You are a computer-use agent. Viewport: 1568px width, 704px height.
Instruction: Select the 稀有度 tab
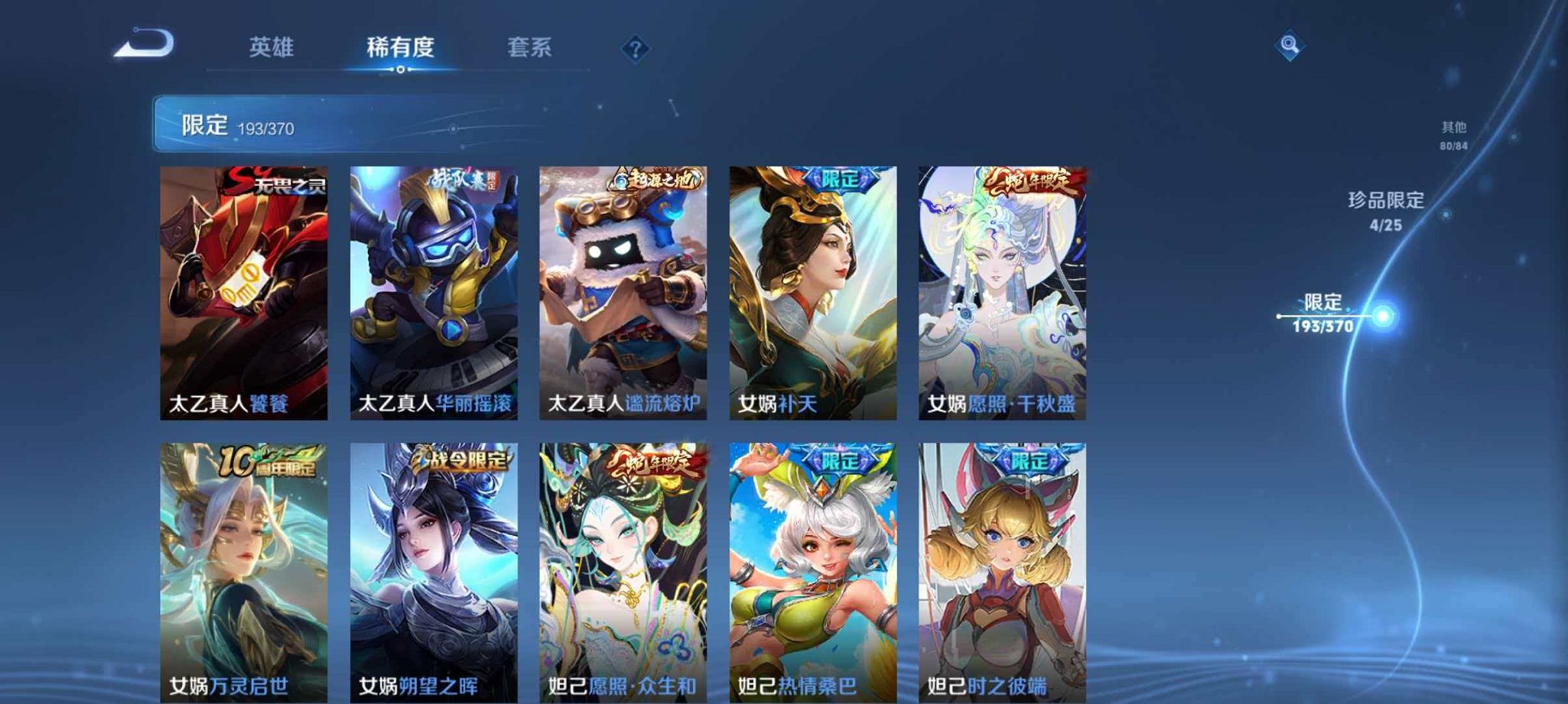402,47
